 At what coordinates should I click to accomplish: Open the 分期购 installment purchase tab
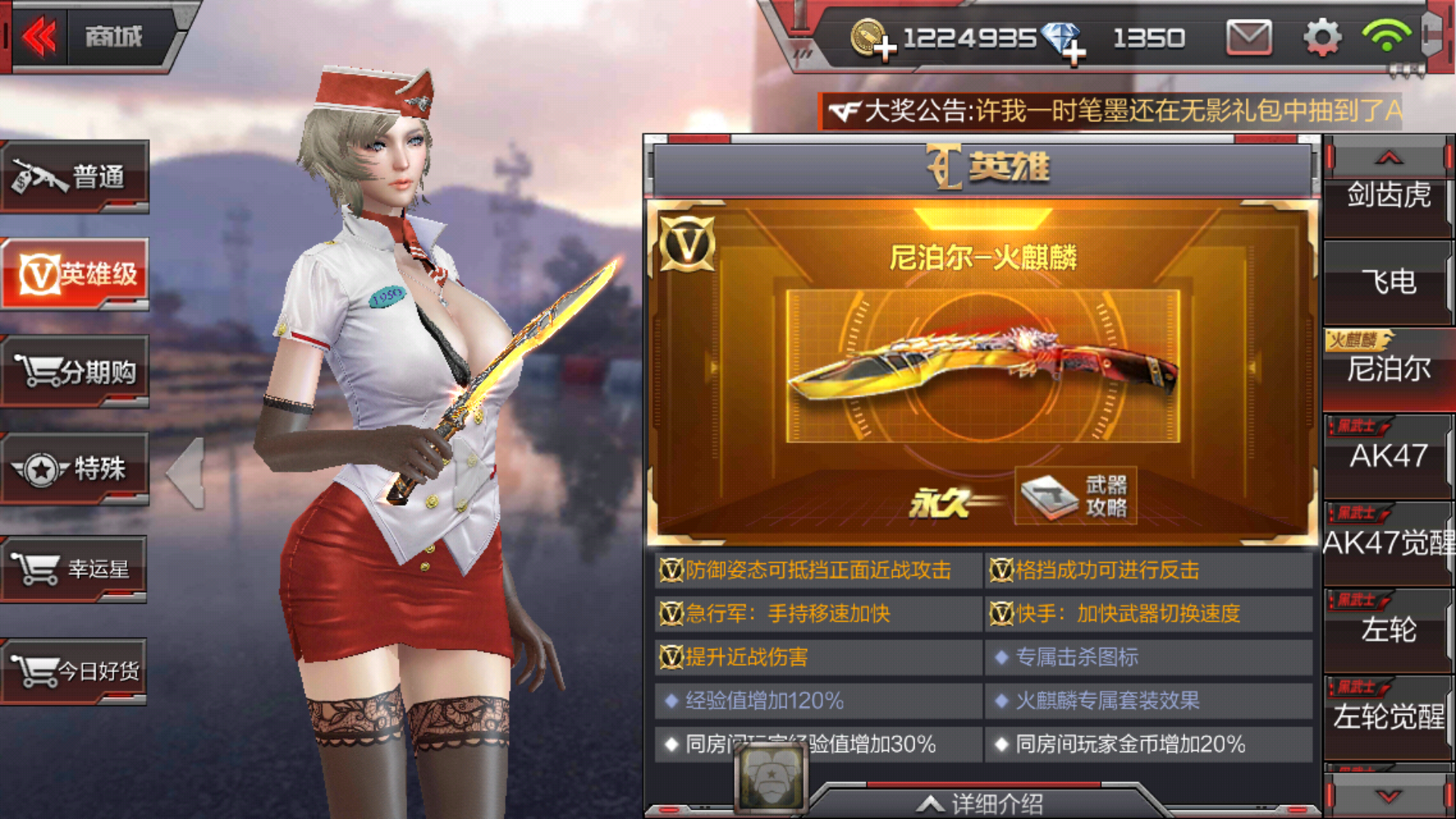tap(74, 372)
